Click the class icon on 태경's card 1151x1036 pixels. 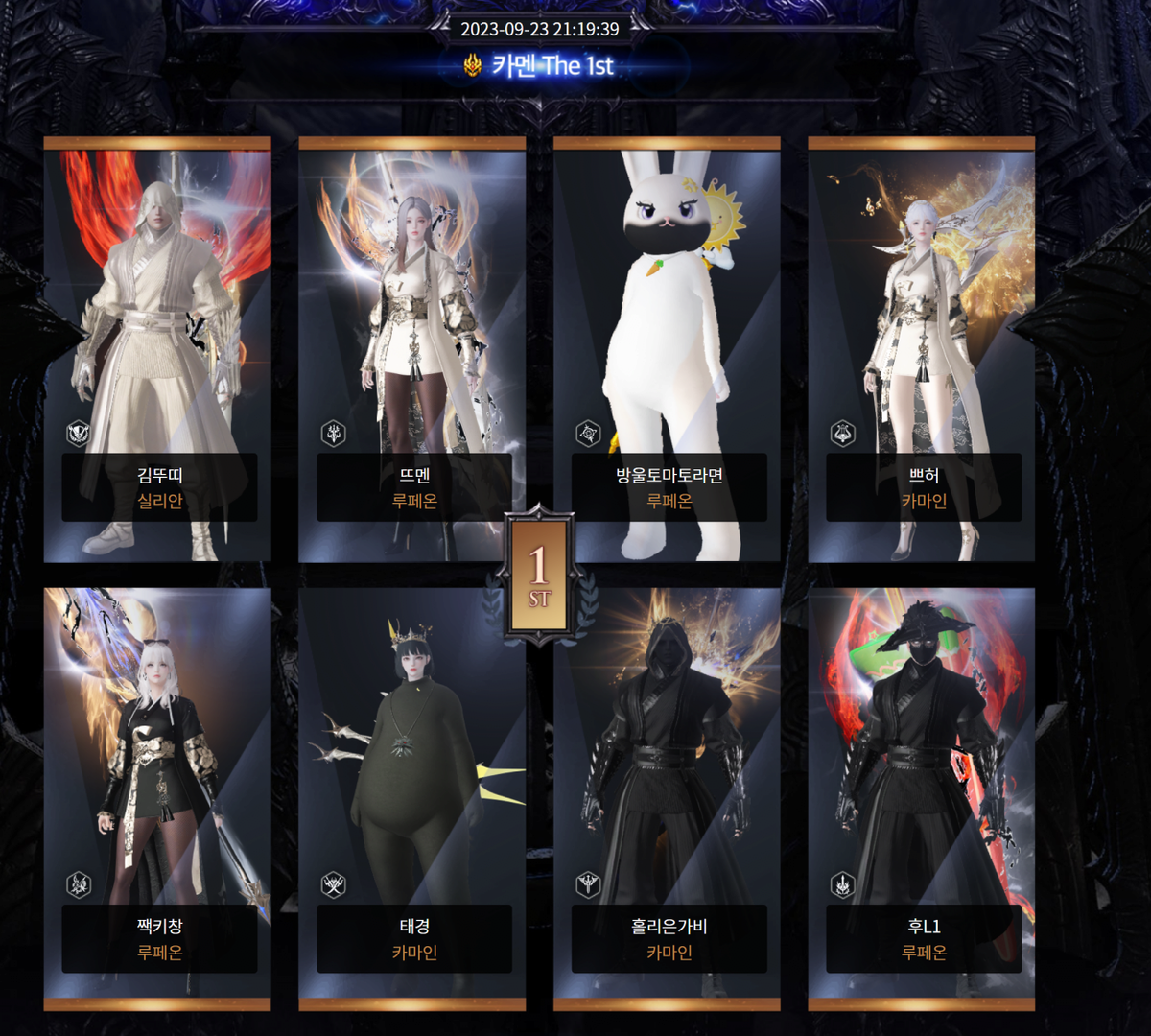334,884
